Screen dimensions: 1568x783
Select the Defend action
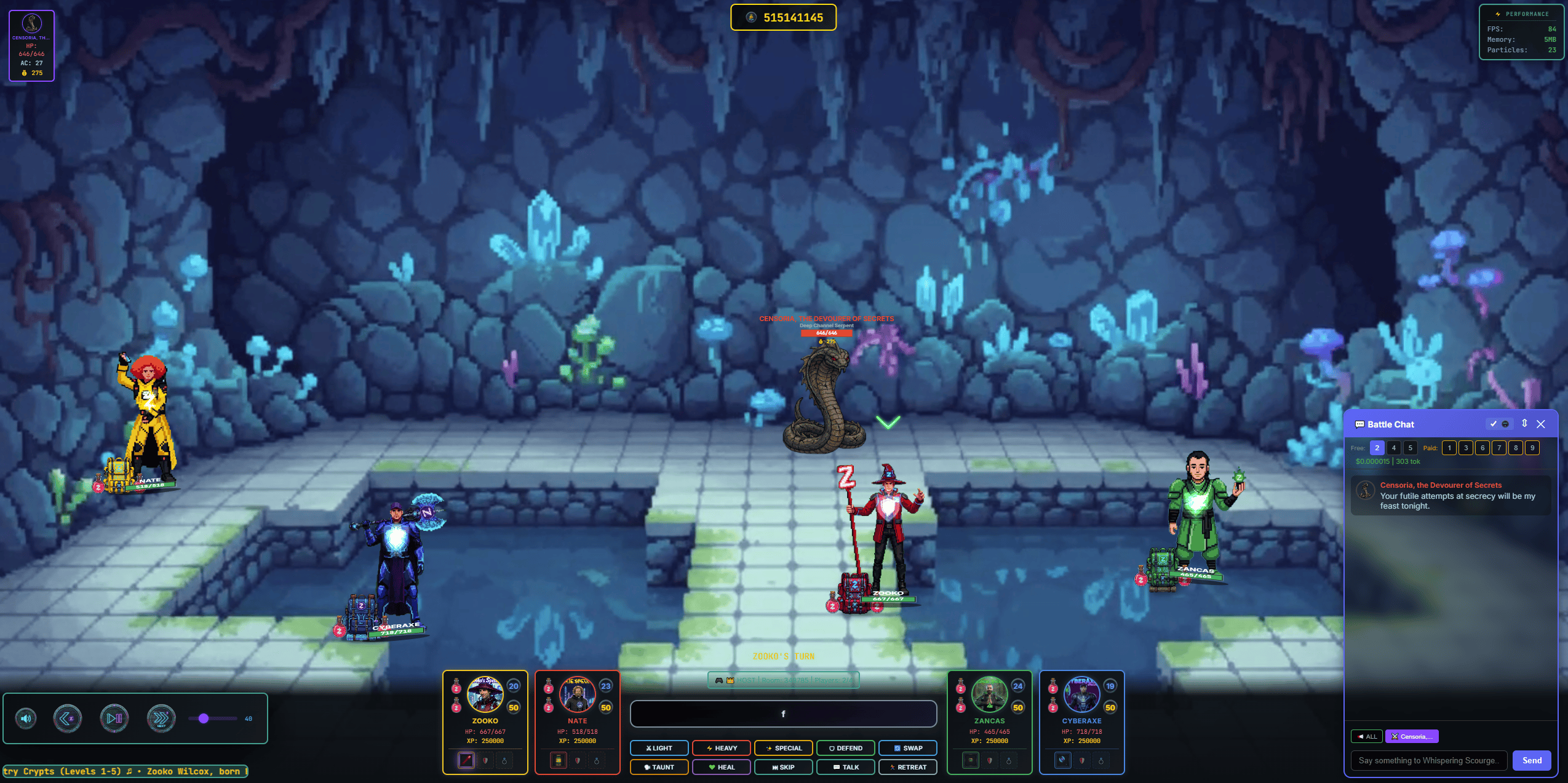(x=846, y=748)
